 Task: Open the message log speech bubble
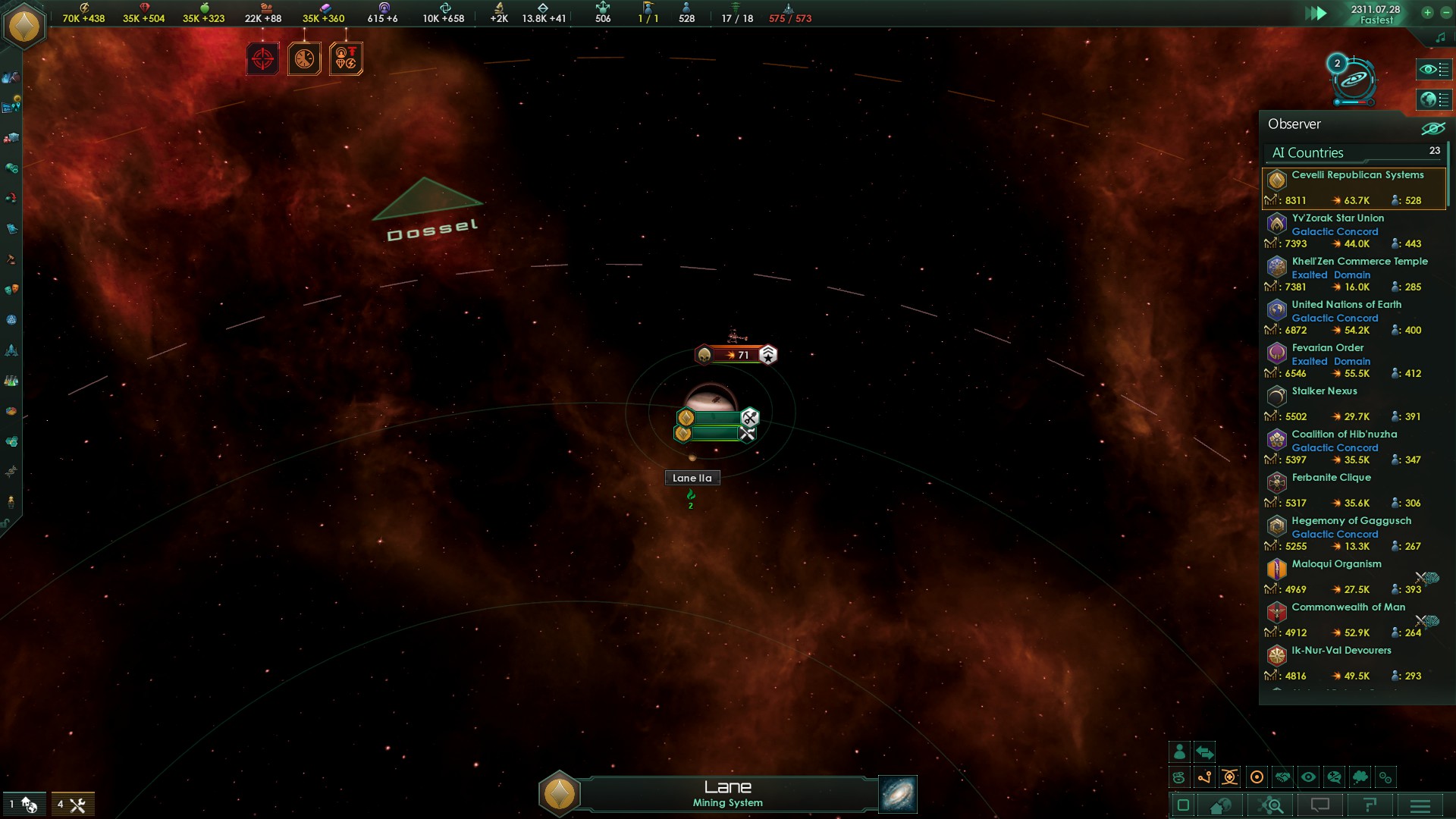(1319, 806)
